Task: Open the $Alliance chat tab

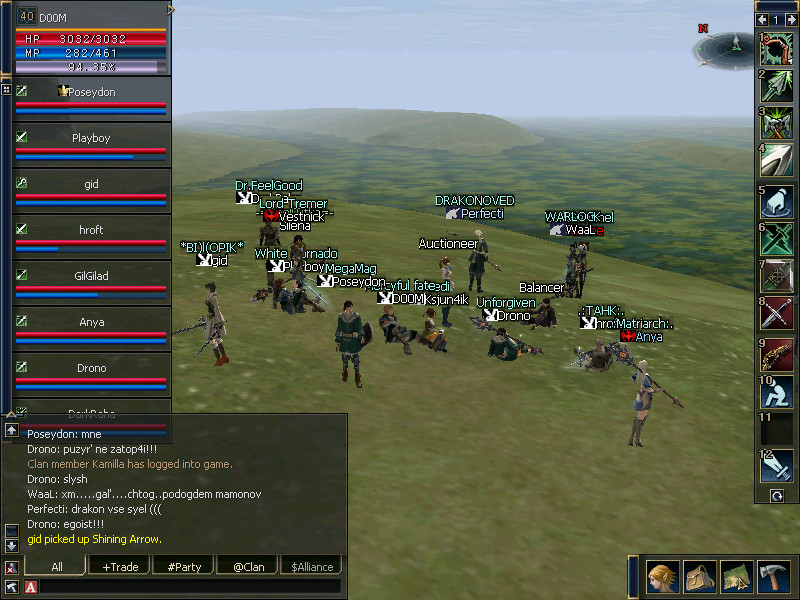Action: (312, 567)
